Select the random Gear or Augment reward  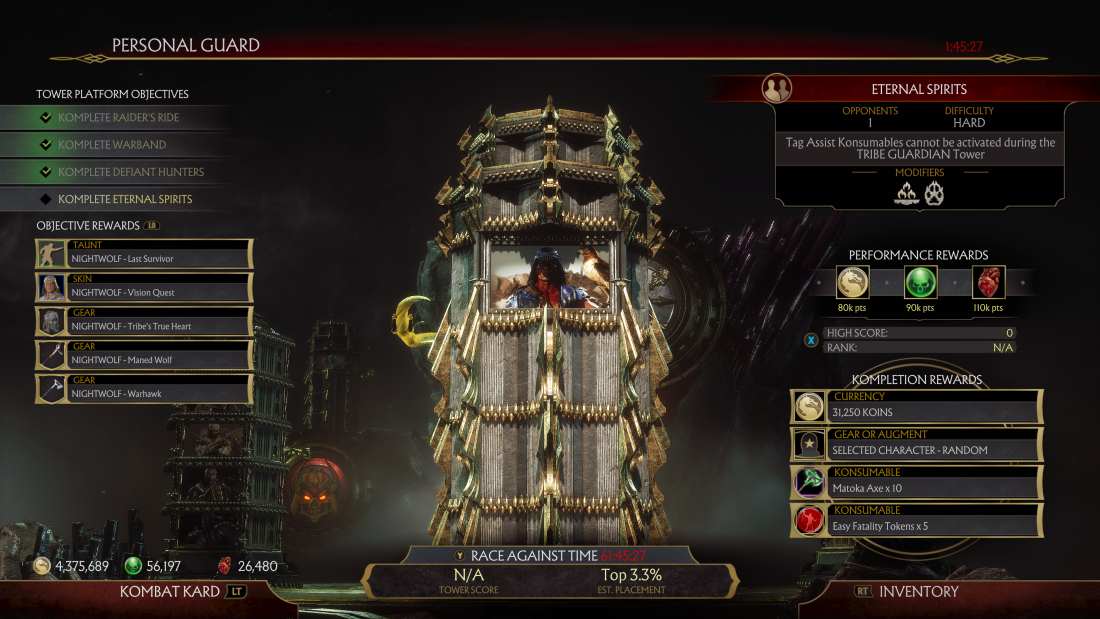(x=917, y=445)
